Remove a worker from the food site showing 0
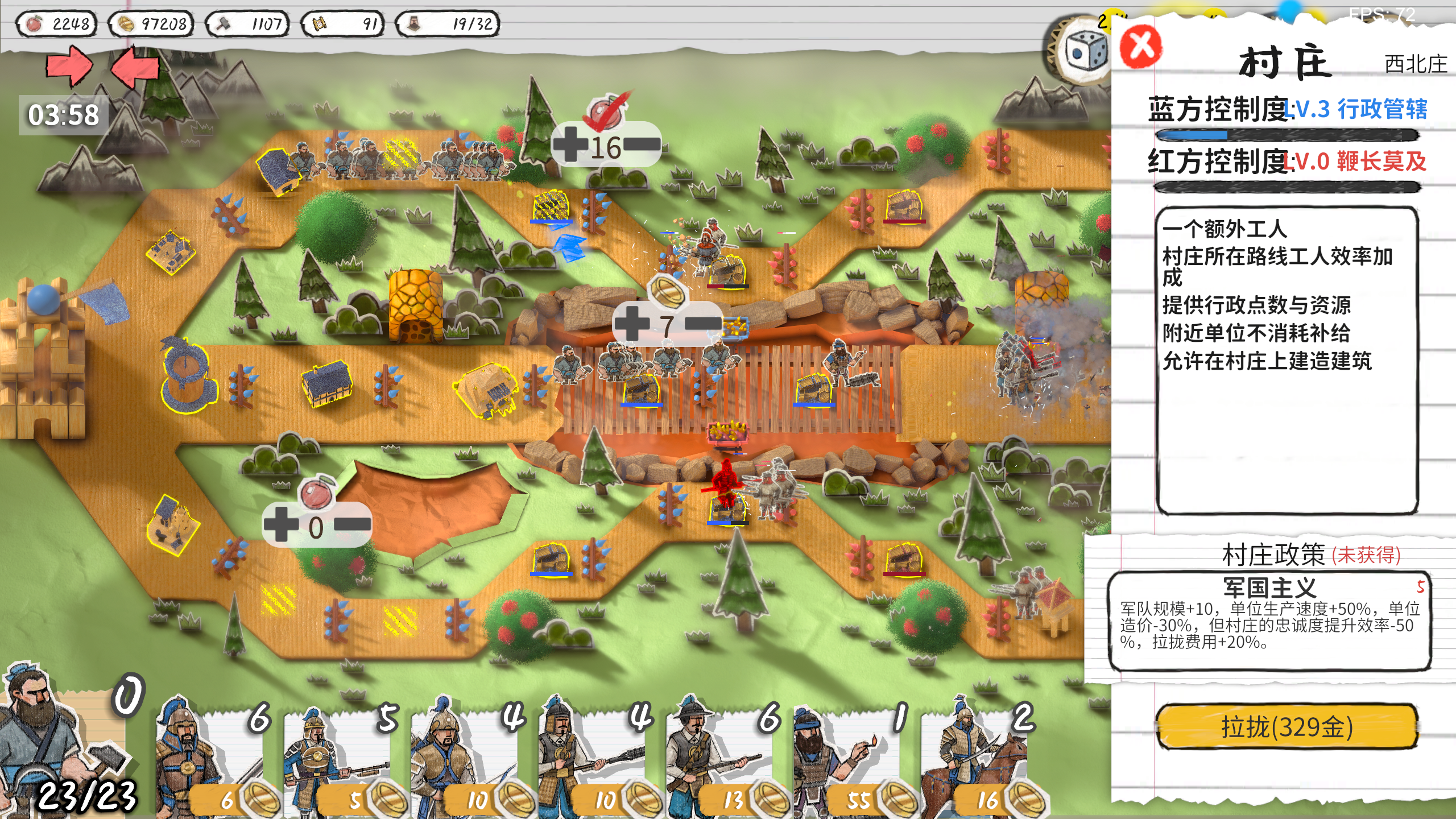Screen dimensions: 1456x819 [353, 524]
